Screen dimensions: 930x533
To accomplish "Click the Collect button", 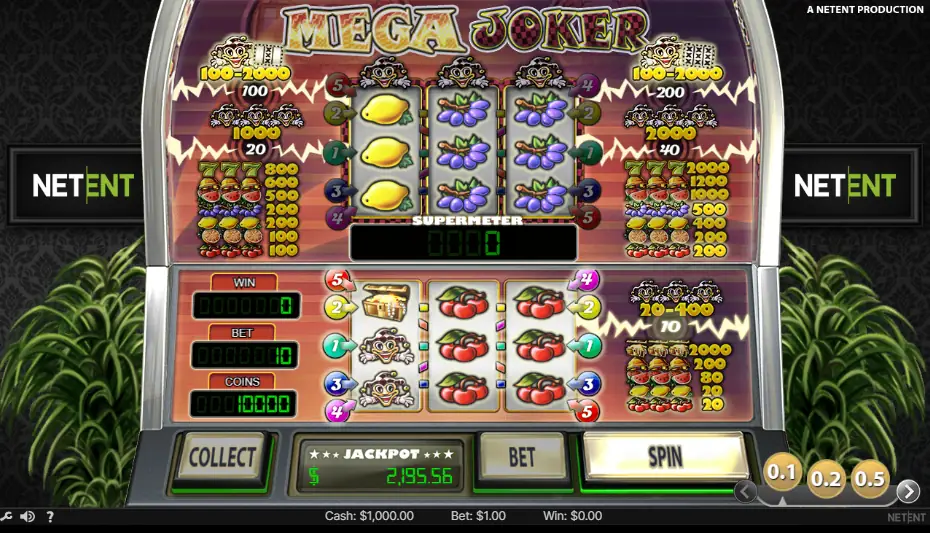I will (221, 458).
